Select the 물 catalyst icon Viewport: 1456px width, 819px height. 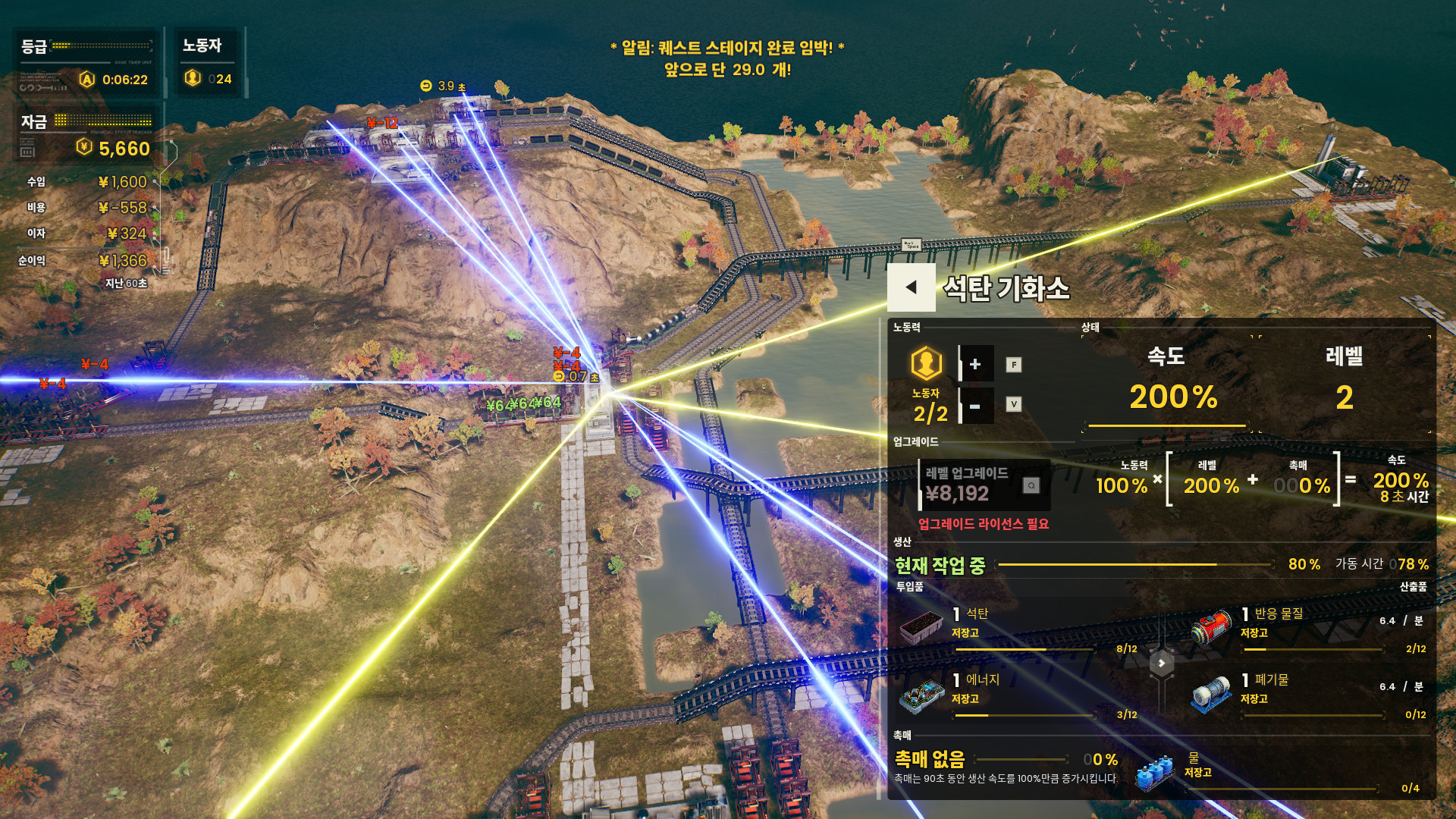point(1155,774)
